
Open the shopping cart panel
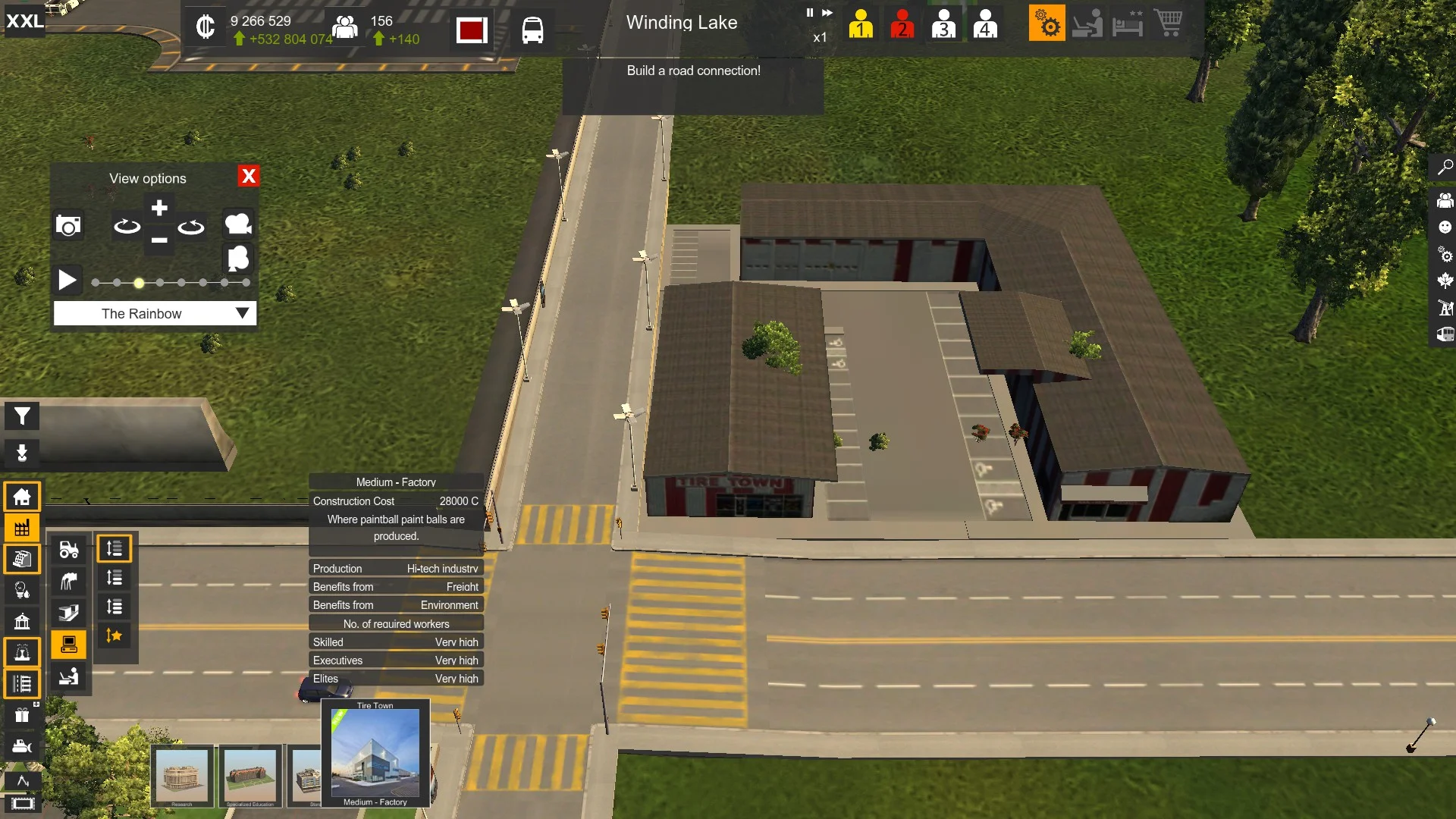[1168, 24]
